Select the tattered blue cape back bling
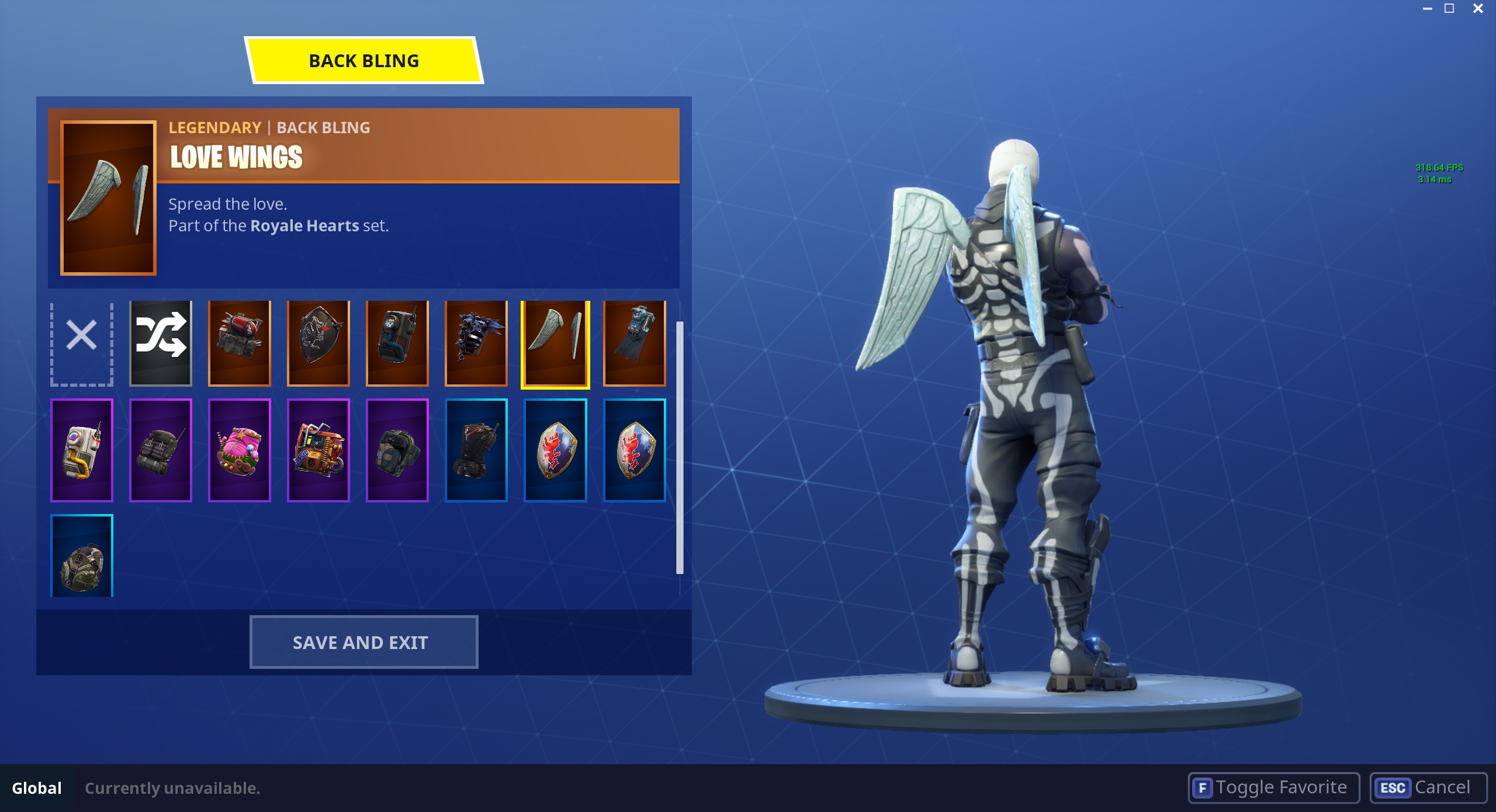 [x=635, y=343]
